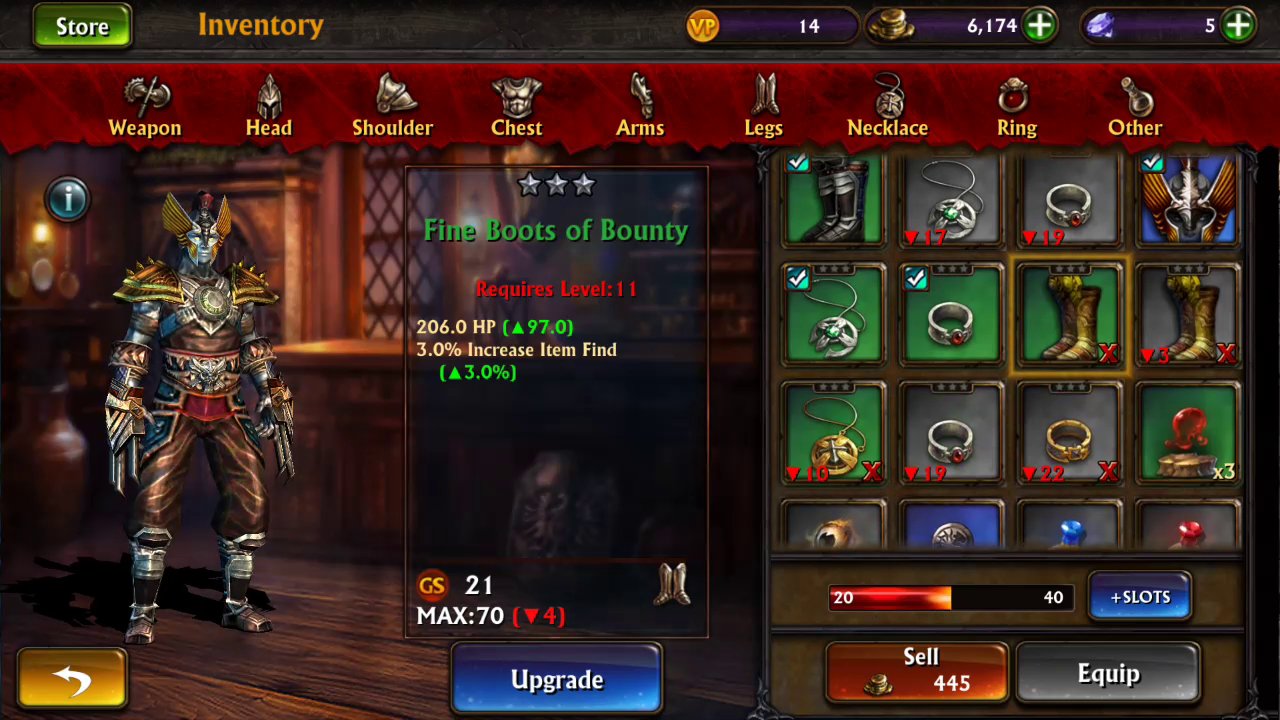Select the winged helmet on blue background
Viewport: 1280px width, 720px height.
click(1188, 200)
